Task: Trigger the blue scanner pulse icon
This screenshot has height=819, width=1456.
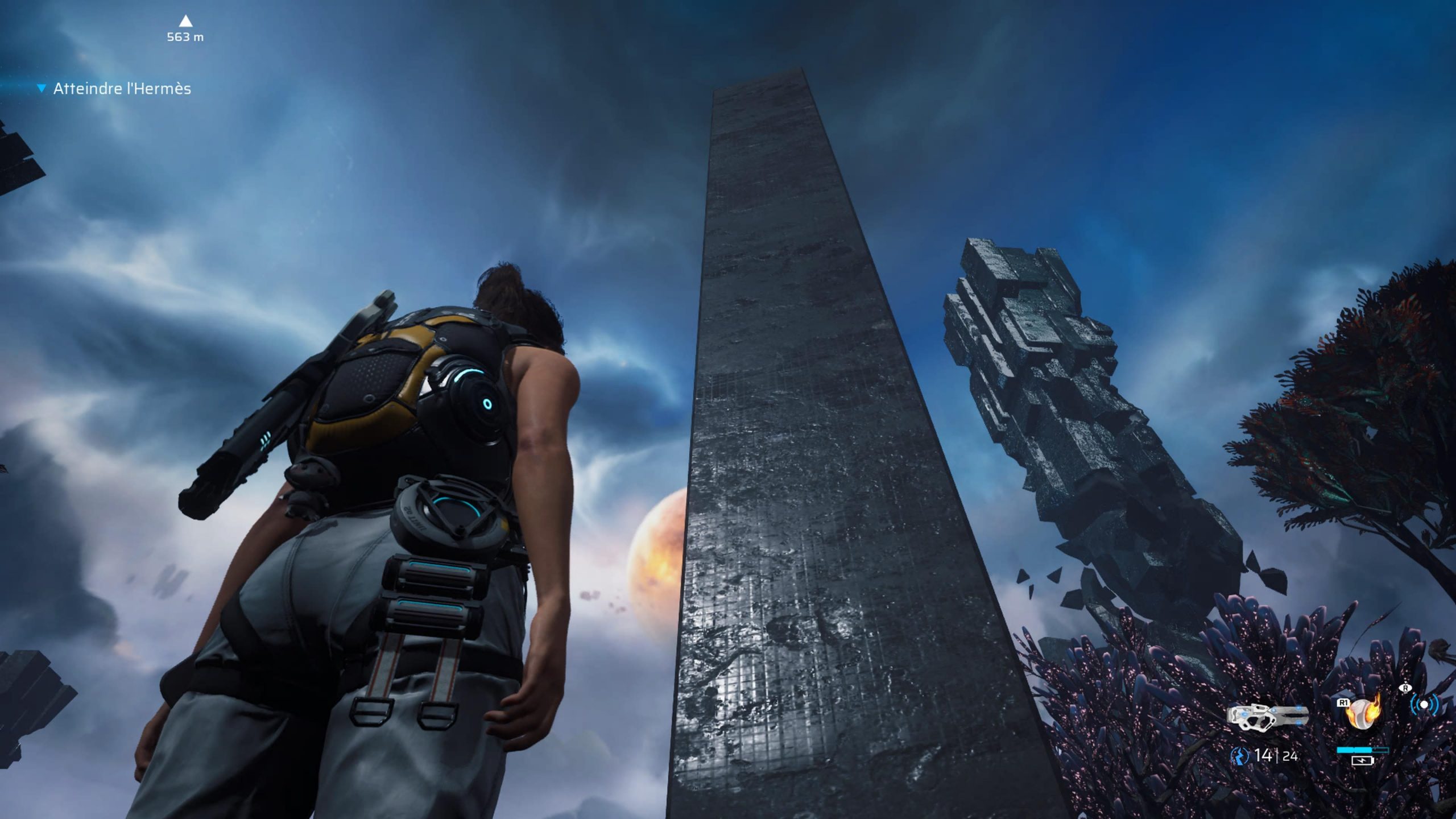Action: point(1424,705)
